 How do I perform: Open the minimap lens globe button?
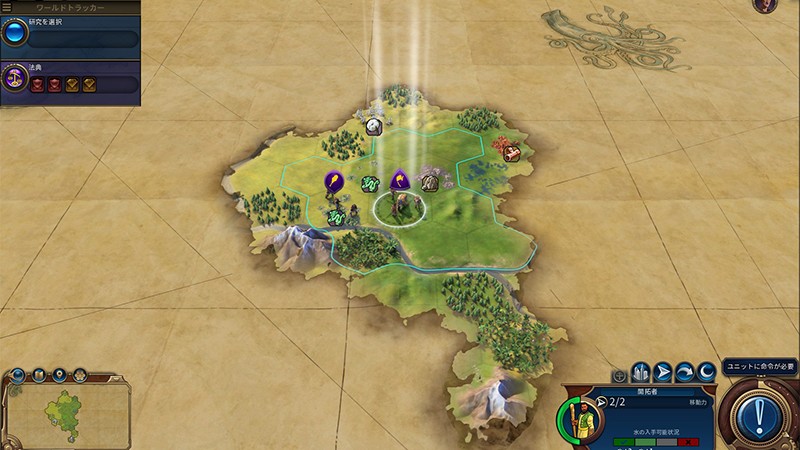pos(18,375)
